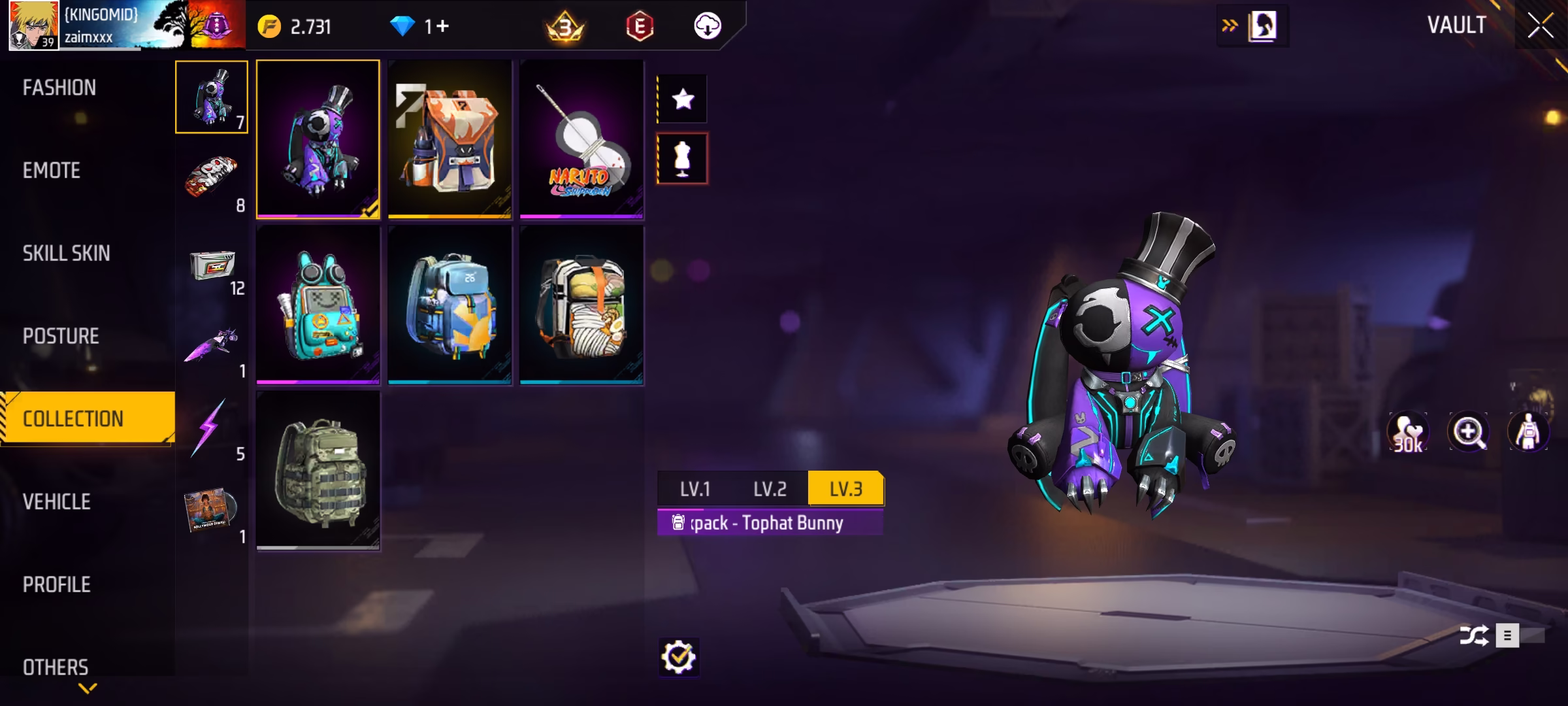
Task: Switch to the Emote category
Action: coord(52,171)
